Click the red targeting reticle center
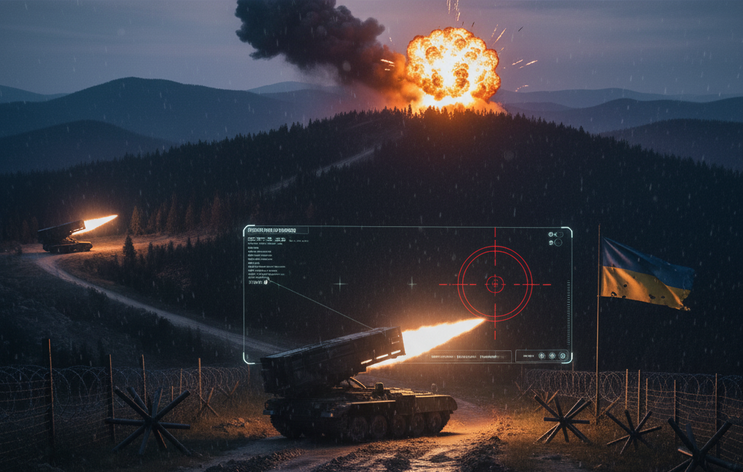The width and height of the screenshot is (743, 472). pos(495,284)
